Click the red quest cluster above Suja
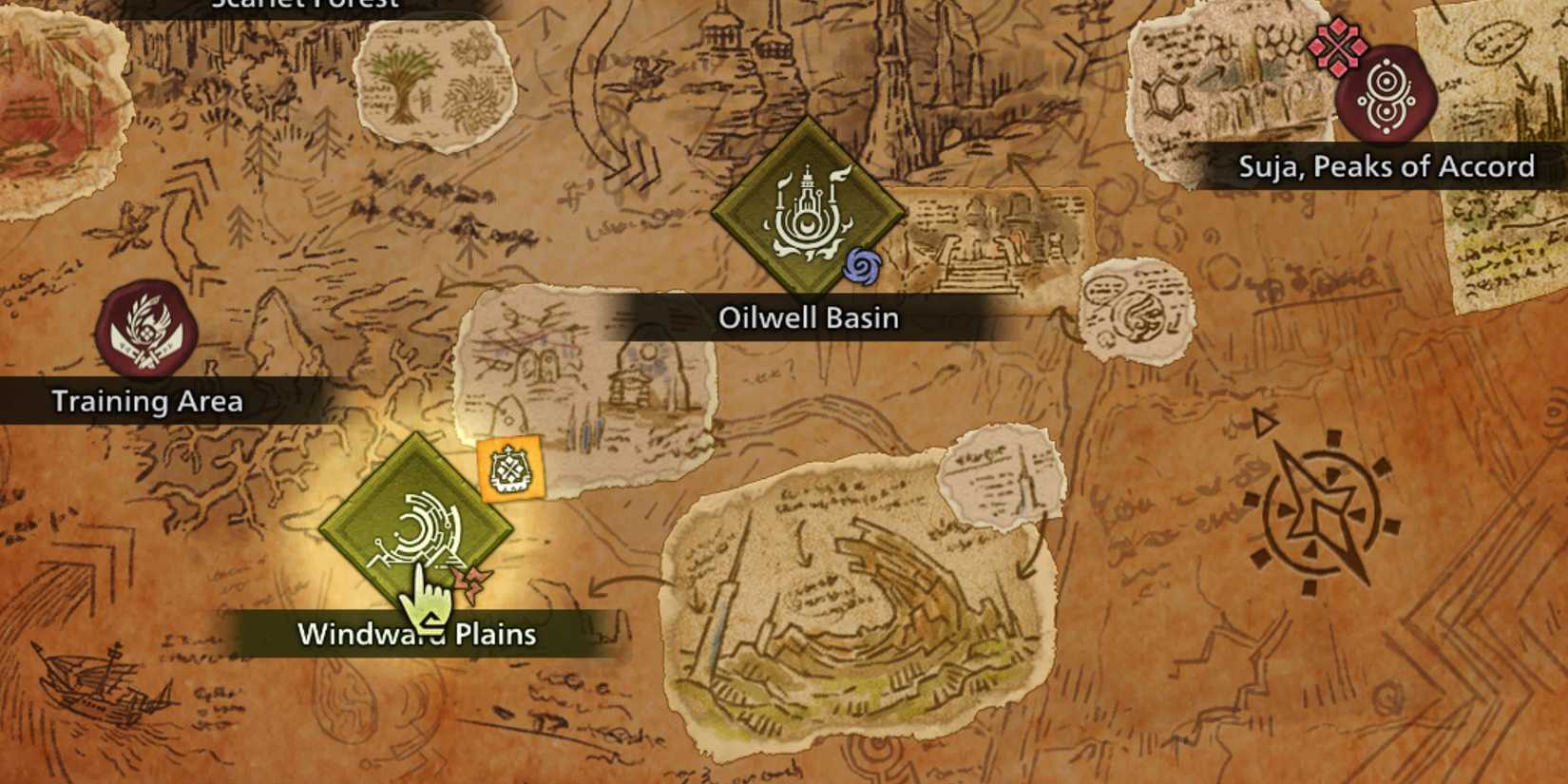This screenshot has height=784, width=1568. coord(1337,48)
